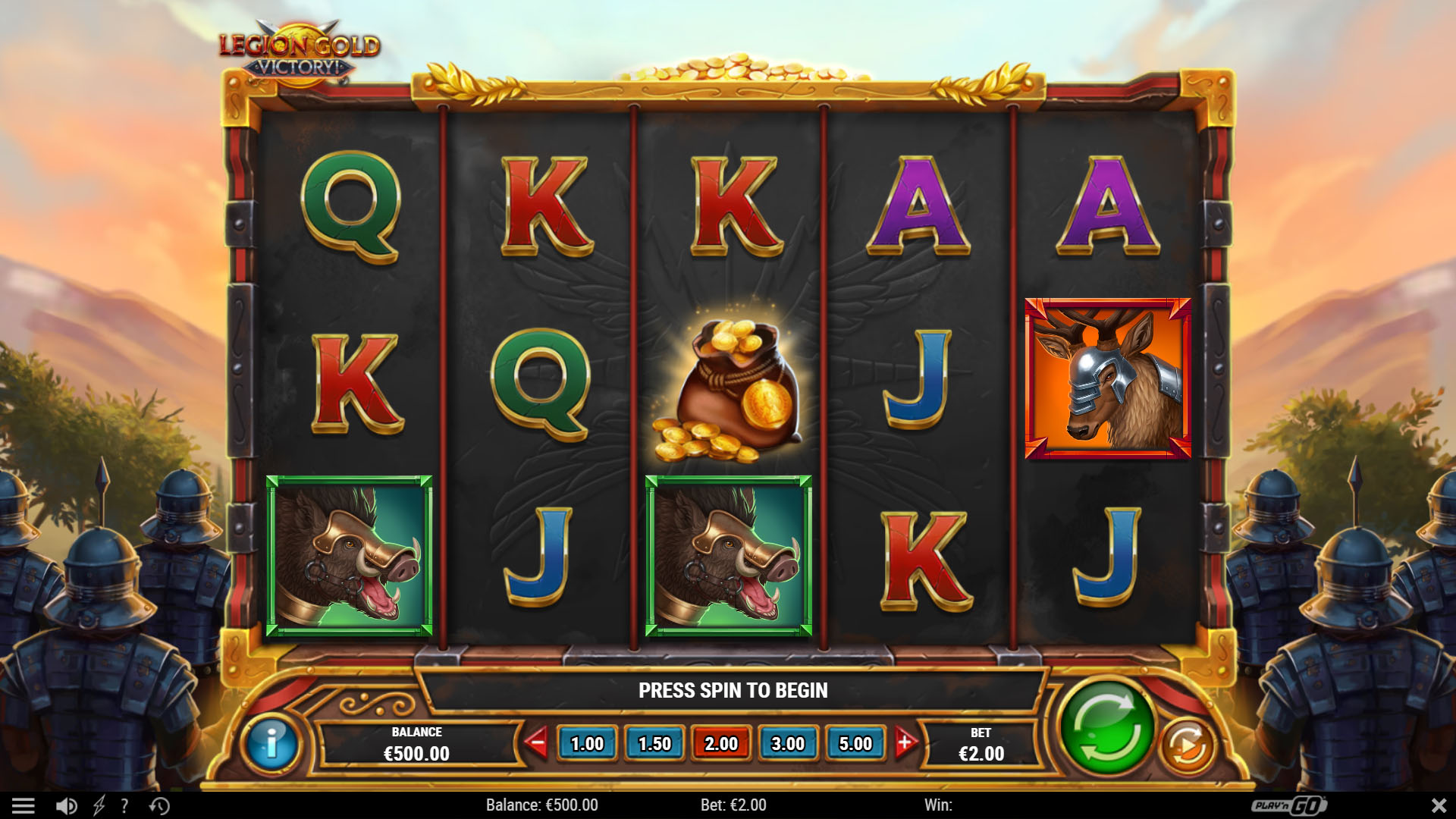This screenshot has height=819, width=1456.
Task: Show the game history clock icon
Action: coord(159,805)
